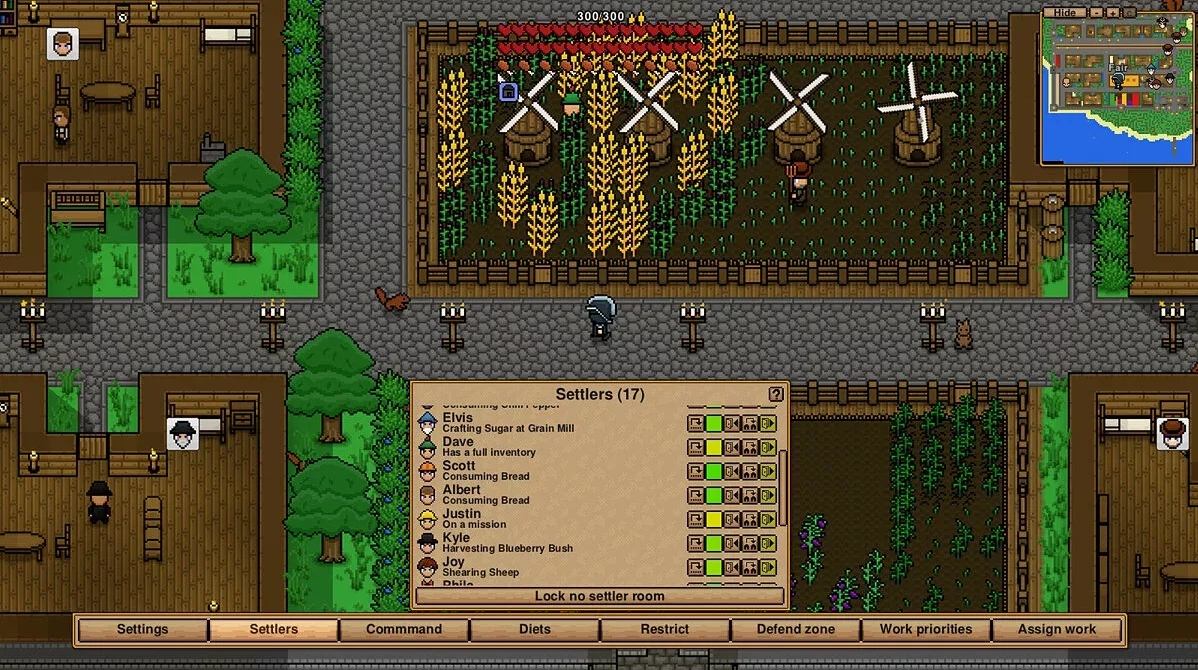Open the Settings tab in the bottom bar
This screenshot has width=1198, height=670.
142,629
